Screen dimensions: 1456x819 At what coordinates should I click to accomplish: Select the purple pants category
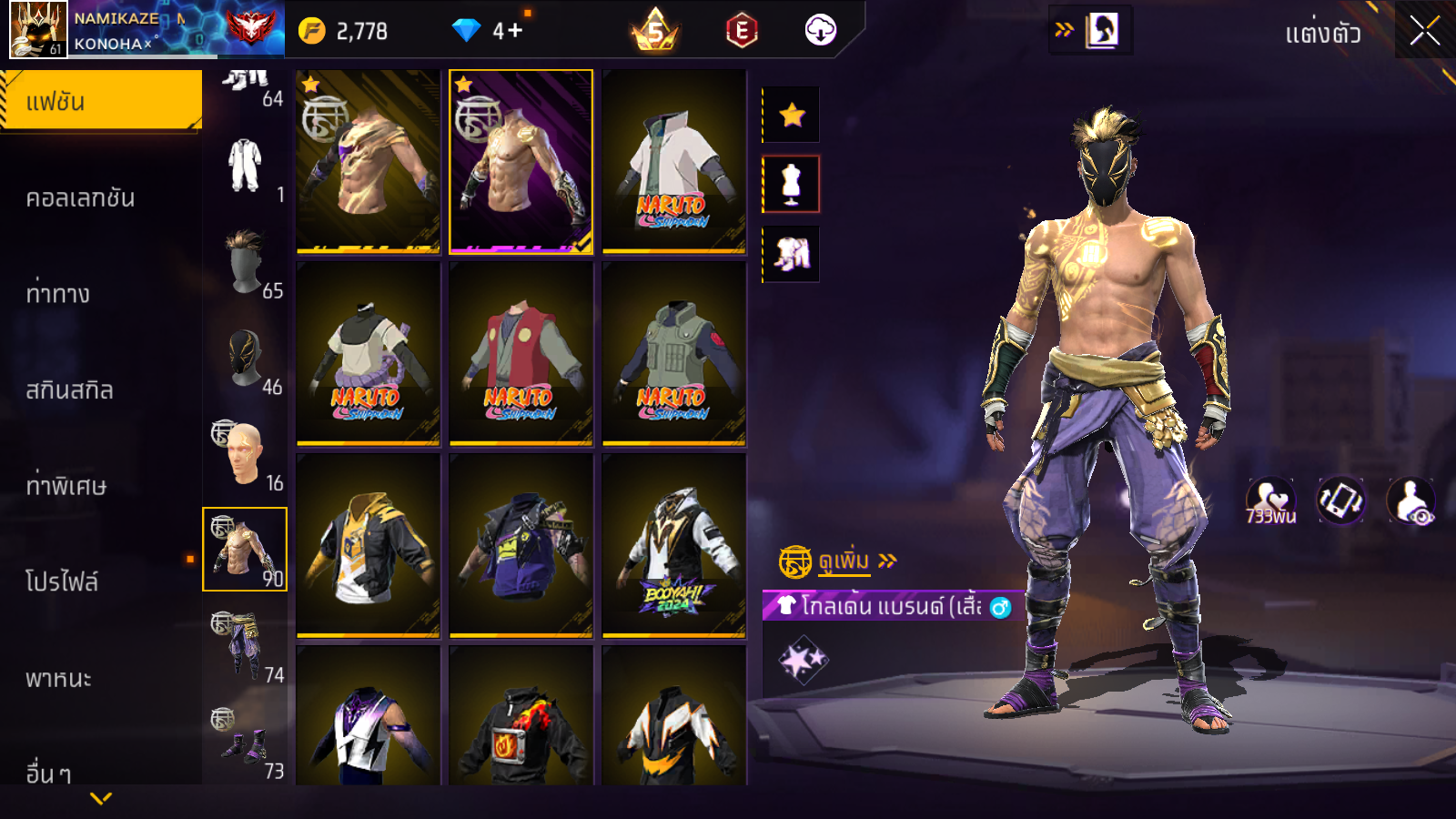245,646
